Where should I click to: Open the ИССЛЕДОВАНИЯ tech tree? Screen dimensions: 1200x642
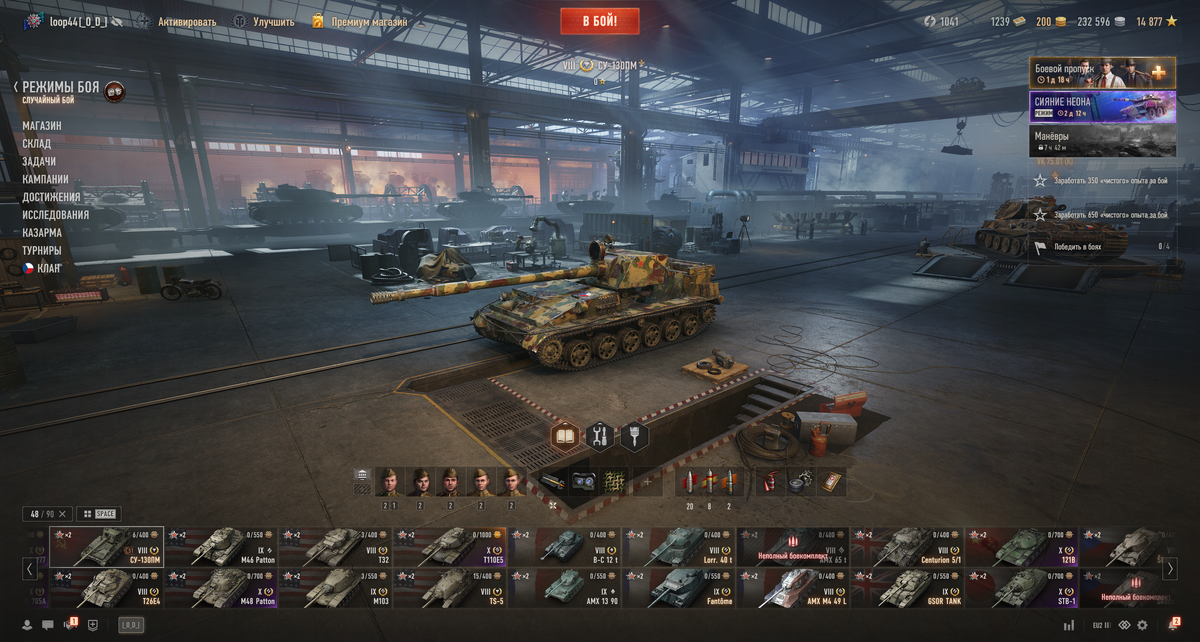(x=55, y=215)
